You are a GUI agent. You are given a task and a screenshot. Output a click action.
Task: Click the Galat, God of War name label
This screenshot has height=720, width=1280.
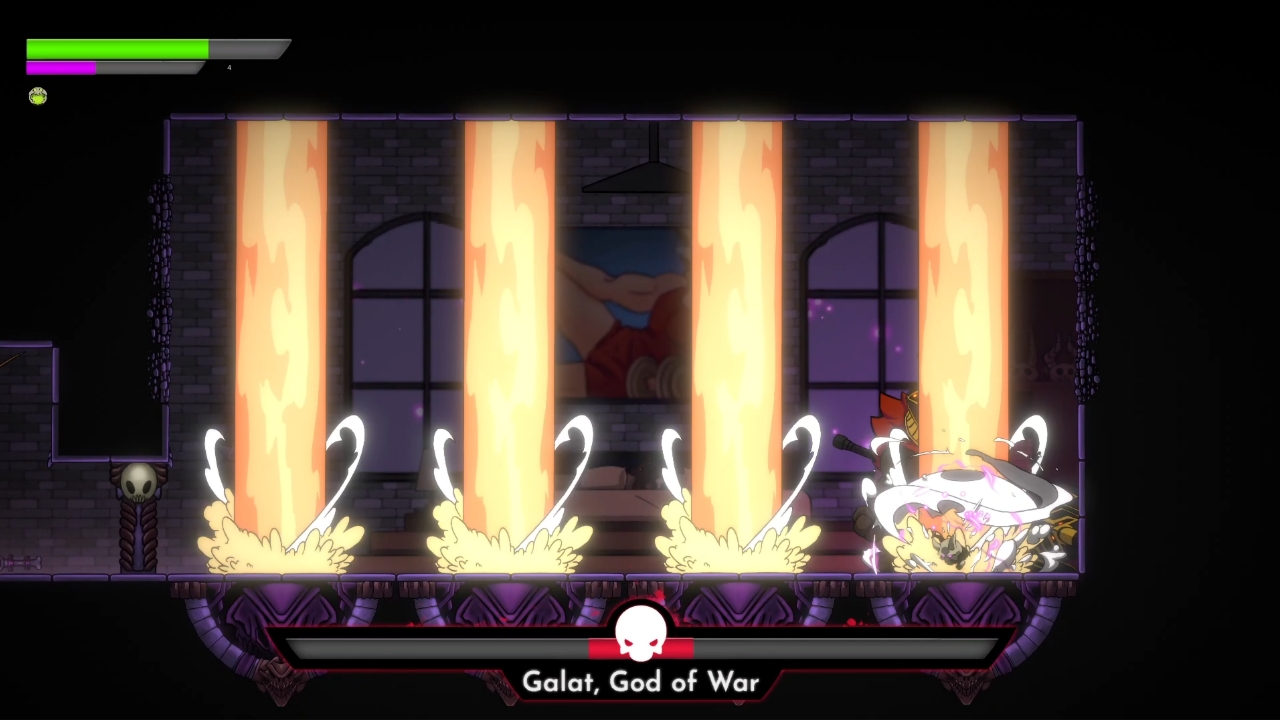pyautogui.click(x=641, y=681)
